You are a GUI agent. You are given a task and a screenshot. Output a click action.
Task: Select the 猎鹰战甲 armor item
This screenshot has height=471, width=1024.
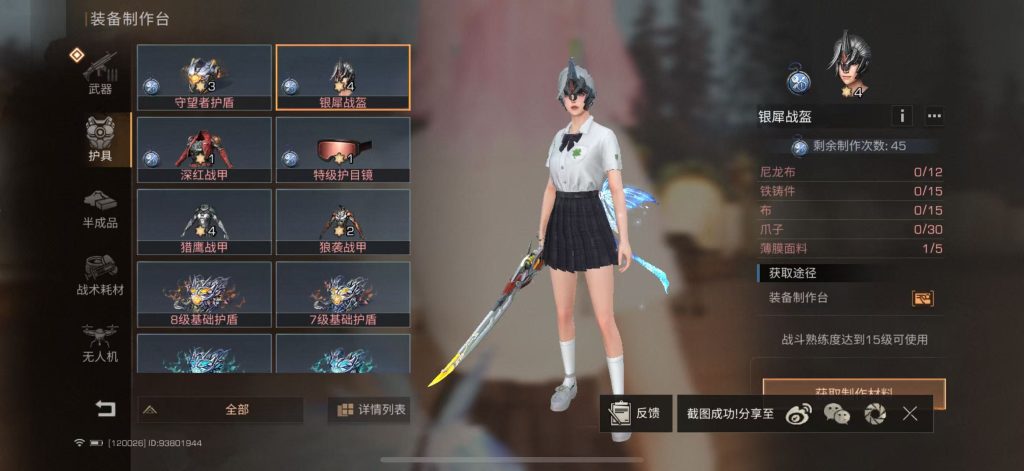coord(204,221)
